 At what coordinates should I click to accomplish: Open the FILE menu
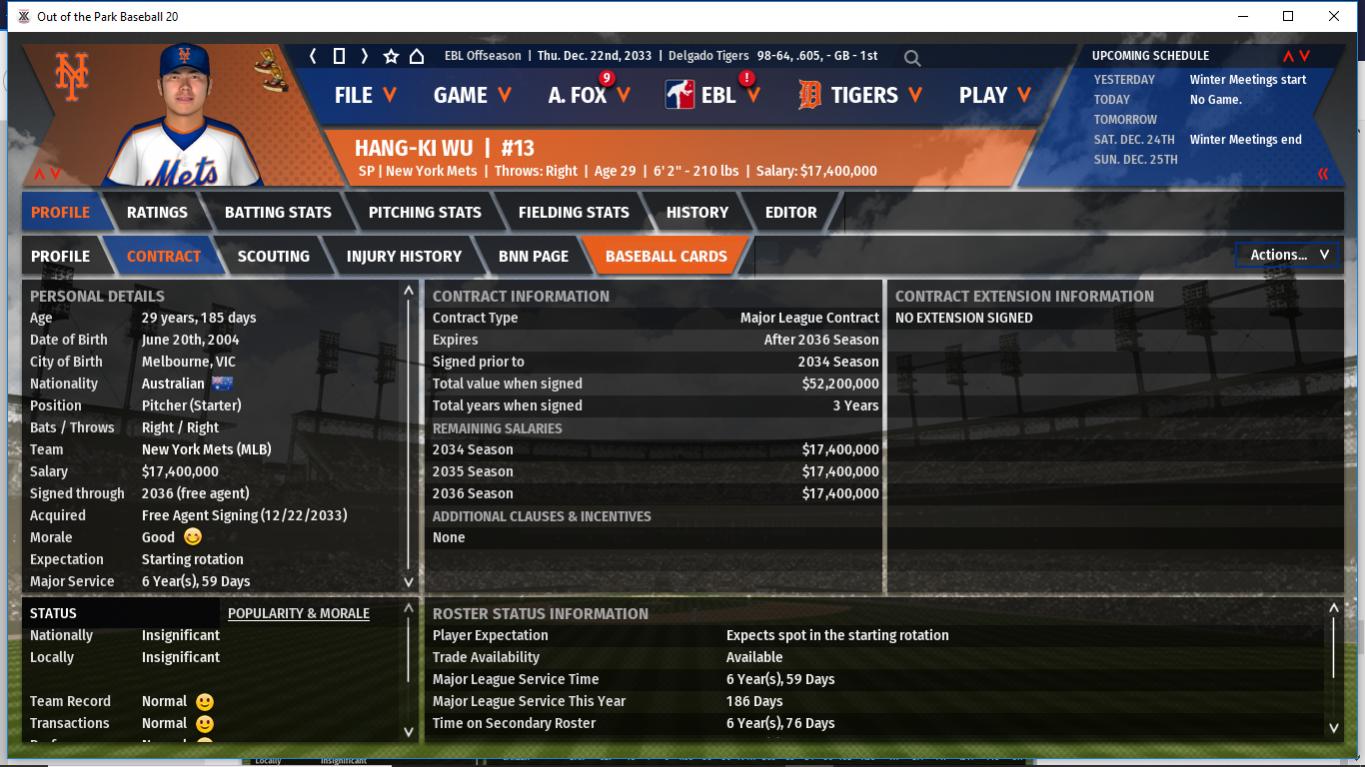[x=365, y=95]
